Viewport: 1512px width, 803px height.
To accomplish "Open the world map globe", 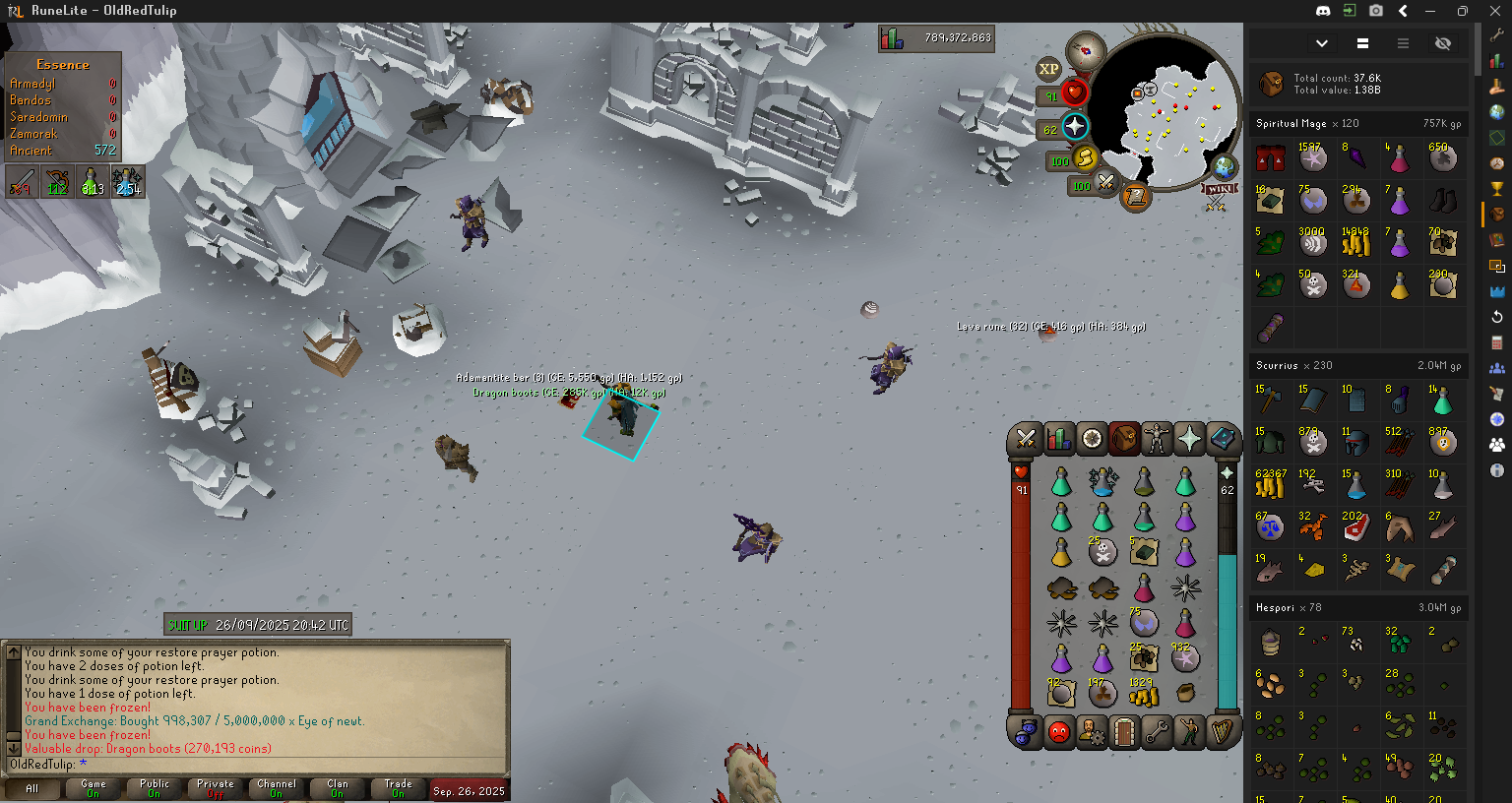I will pyautogui.click(x=1224, y=166).
